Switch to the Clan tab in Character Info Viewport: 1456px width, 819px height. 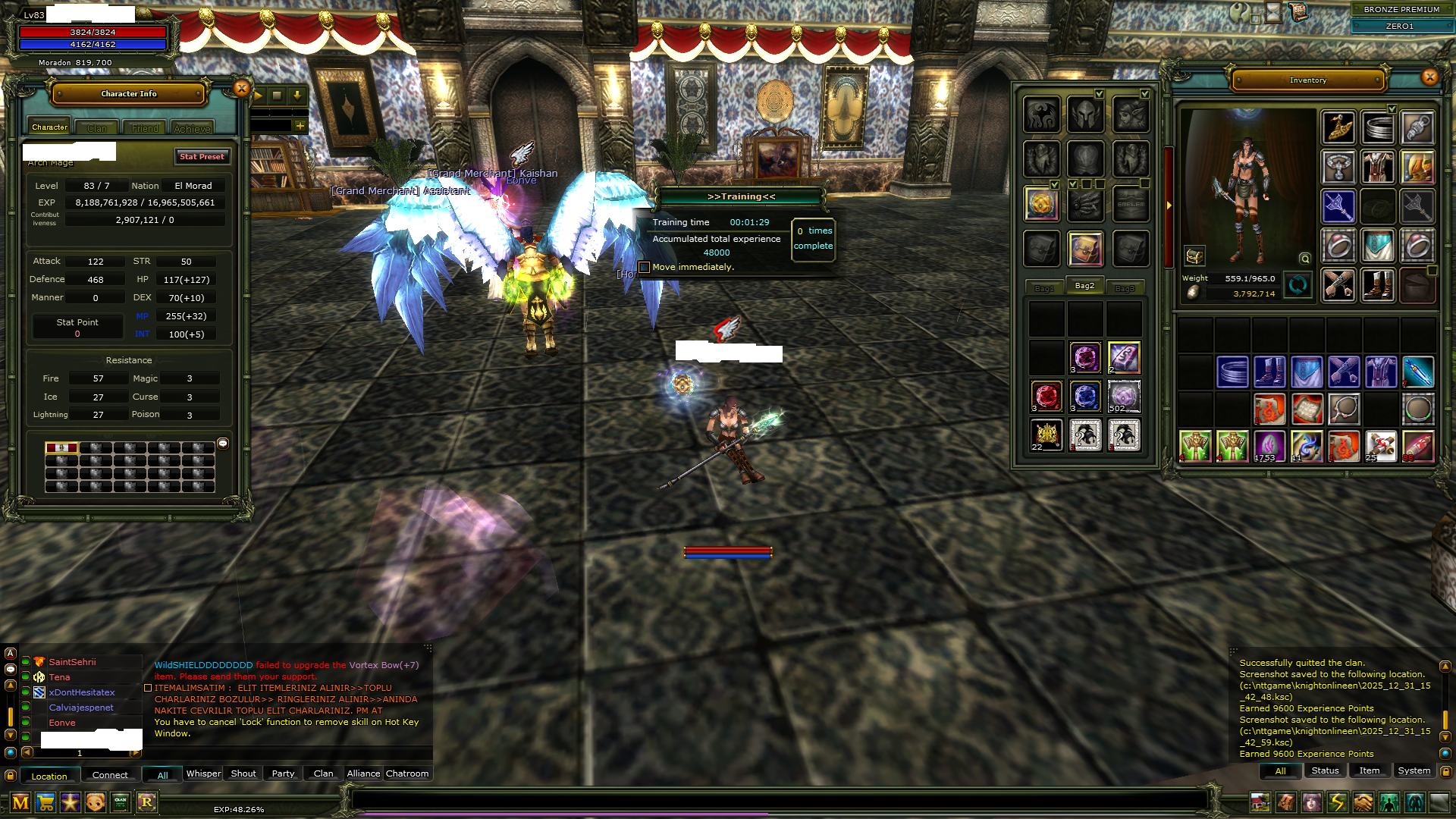click(x=96, y=127)
